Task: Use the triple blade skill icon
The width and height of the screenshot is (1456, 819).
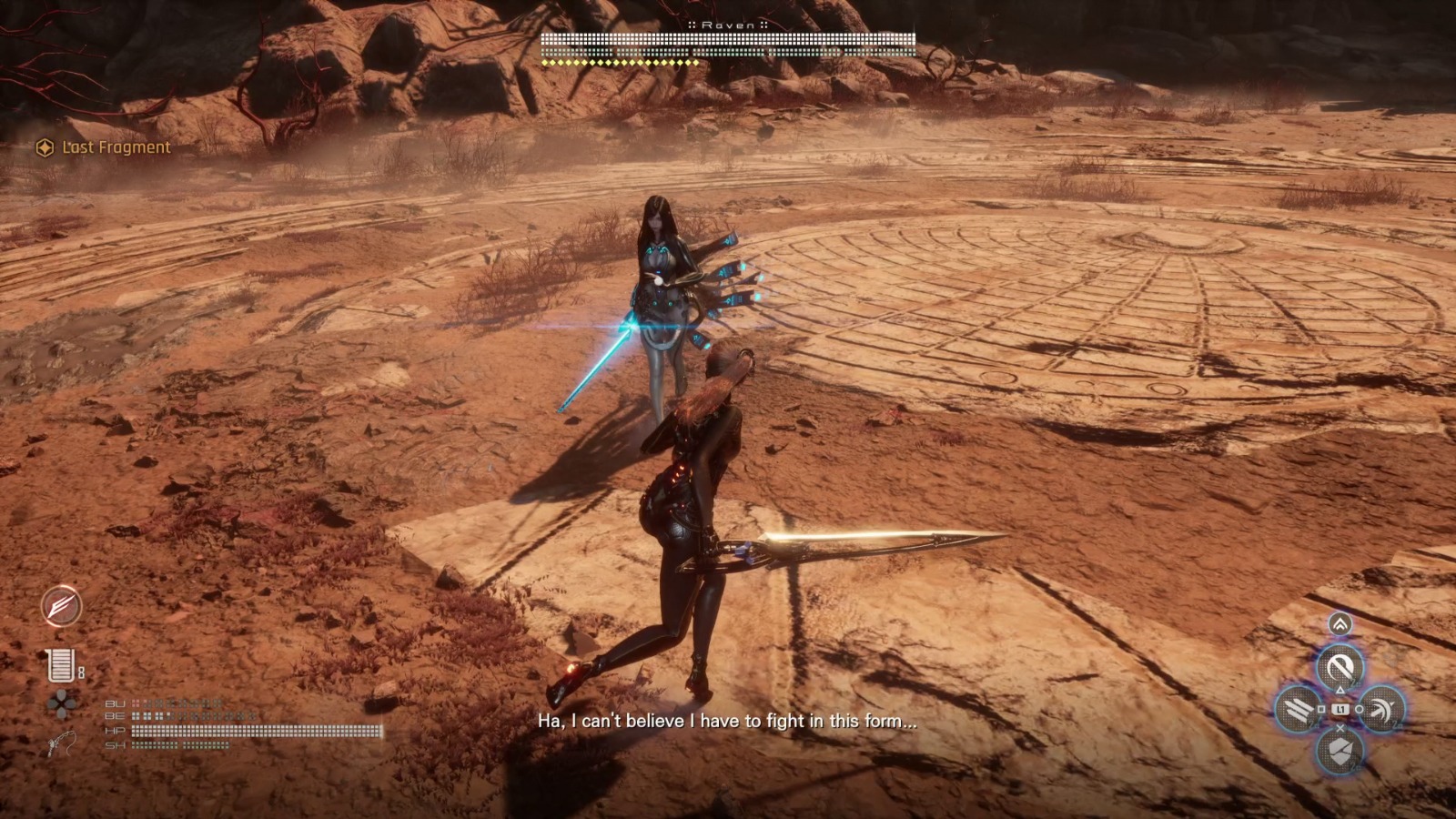Action: [x=1299, y=709]
